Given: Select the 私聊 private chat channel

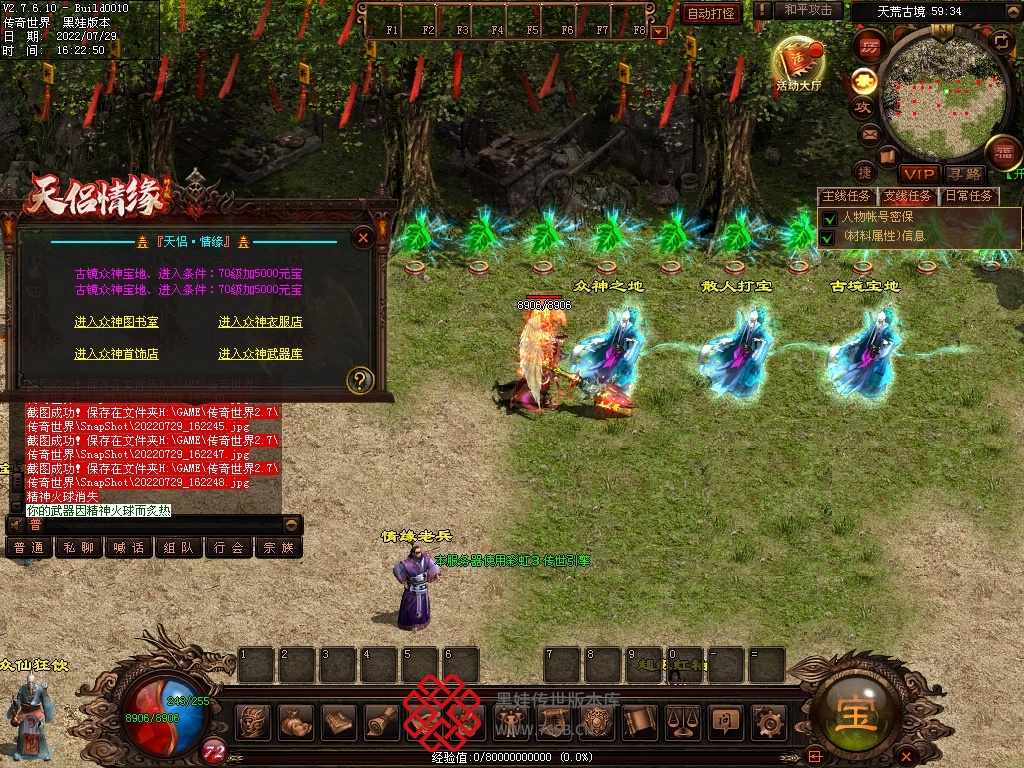Looking at the screenshot, I should [79, 548].
